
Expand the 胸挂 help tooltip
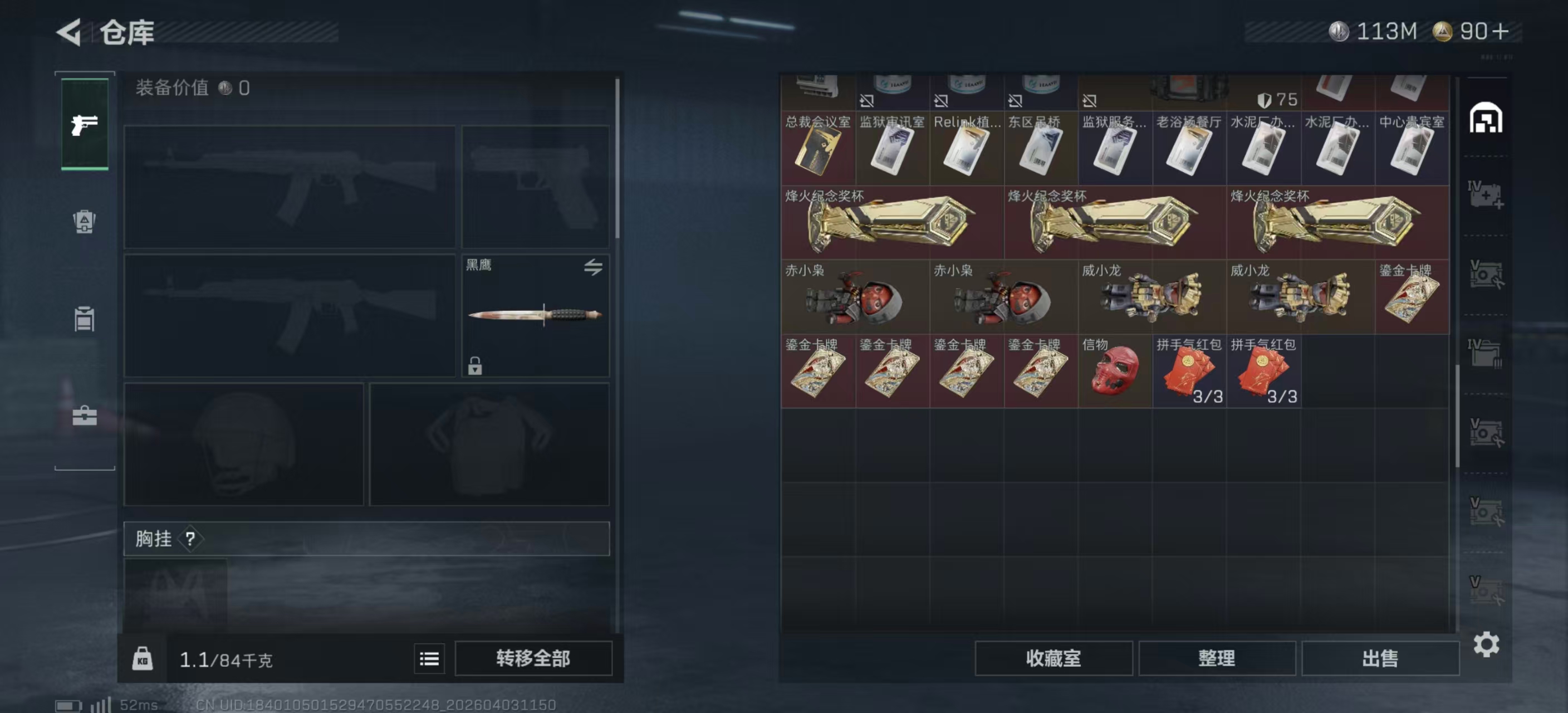[x=191, y=539]
